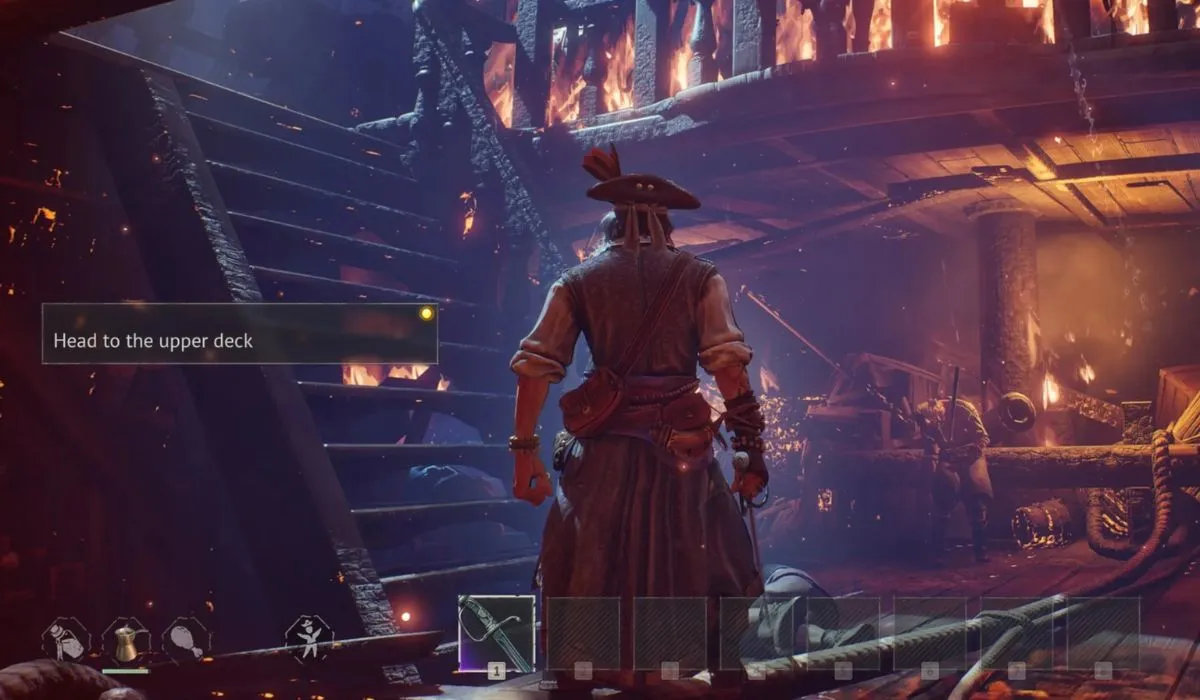The image size is (1200, 700).
Task: Open the pirate character stance icon
Action: pyautogui.click(x=308, y=638)
